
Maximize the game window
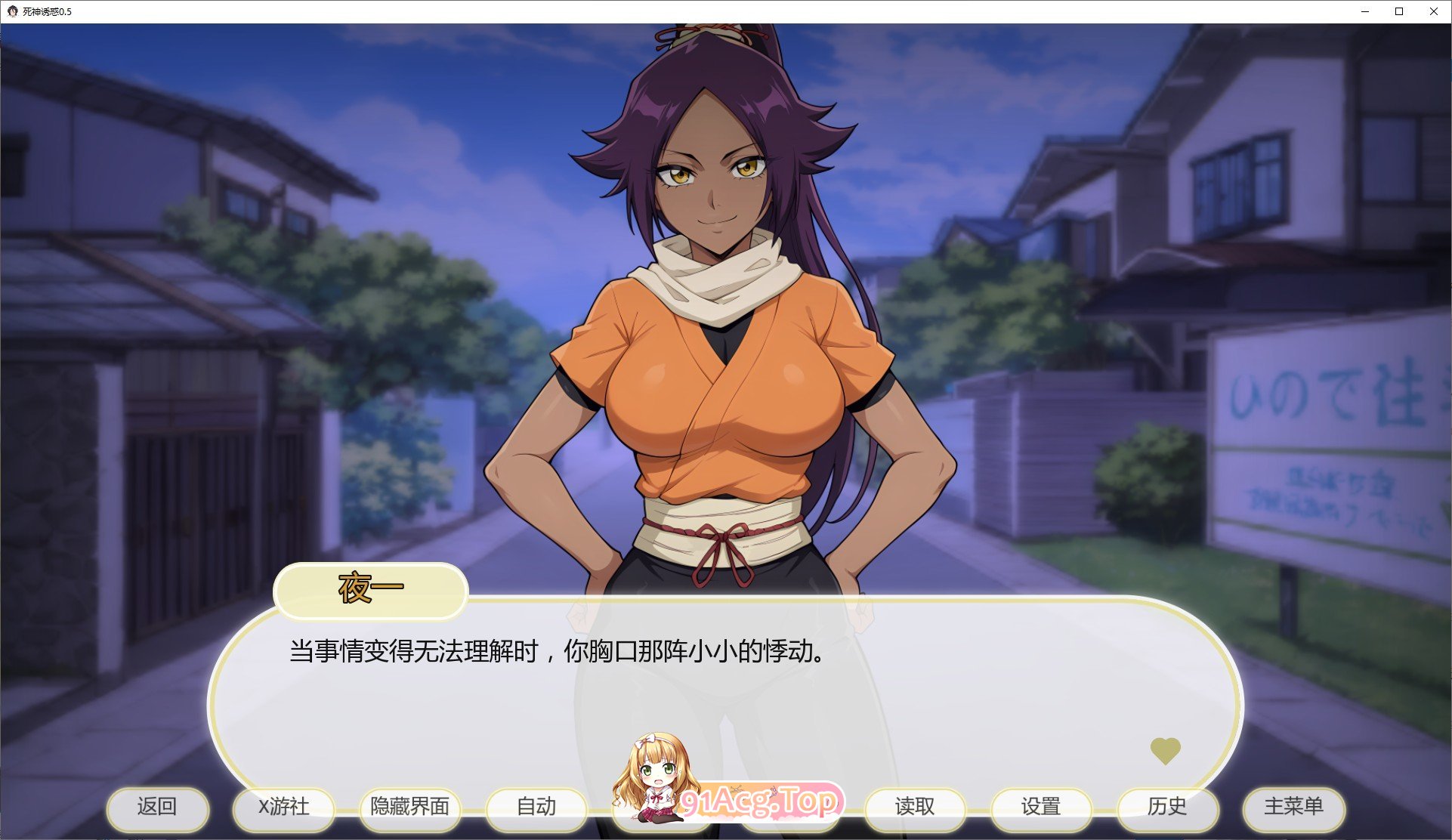(1398, 11)
